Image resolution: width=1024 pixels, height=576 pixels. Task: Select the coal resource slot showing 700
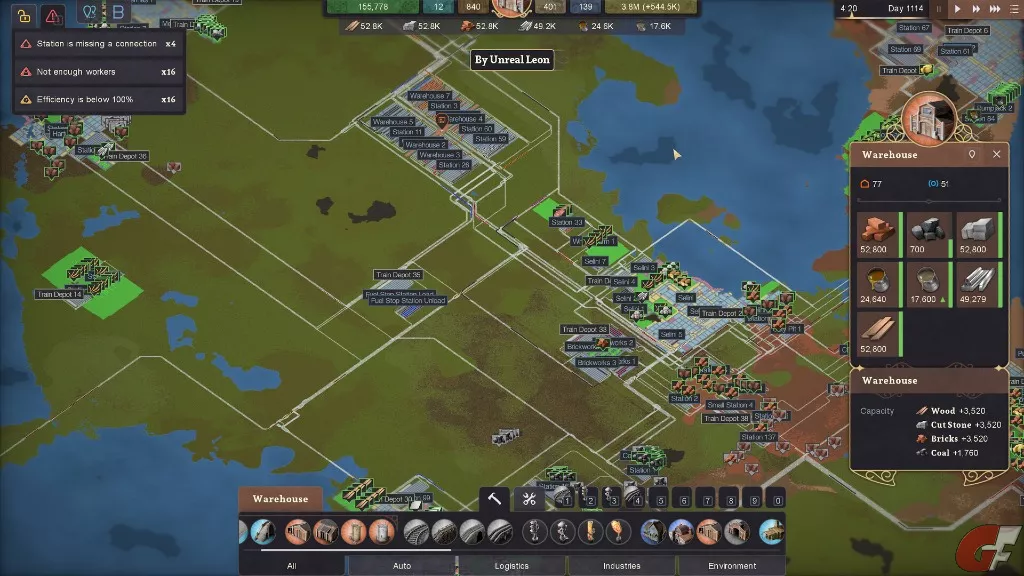[x=929, y=236]
